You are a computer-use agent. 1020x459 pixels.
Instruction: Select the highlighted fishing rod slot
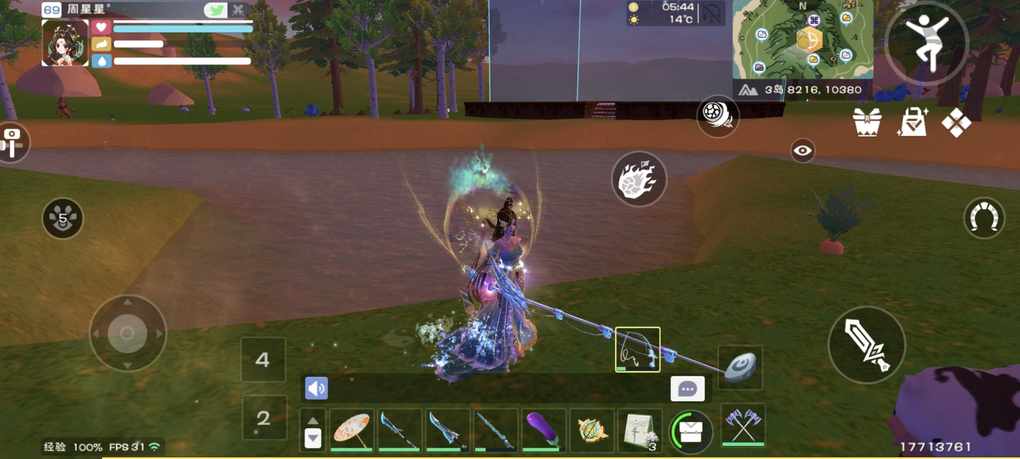(x=637, y=349)
